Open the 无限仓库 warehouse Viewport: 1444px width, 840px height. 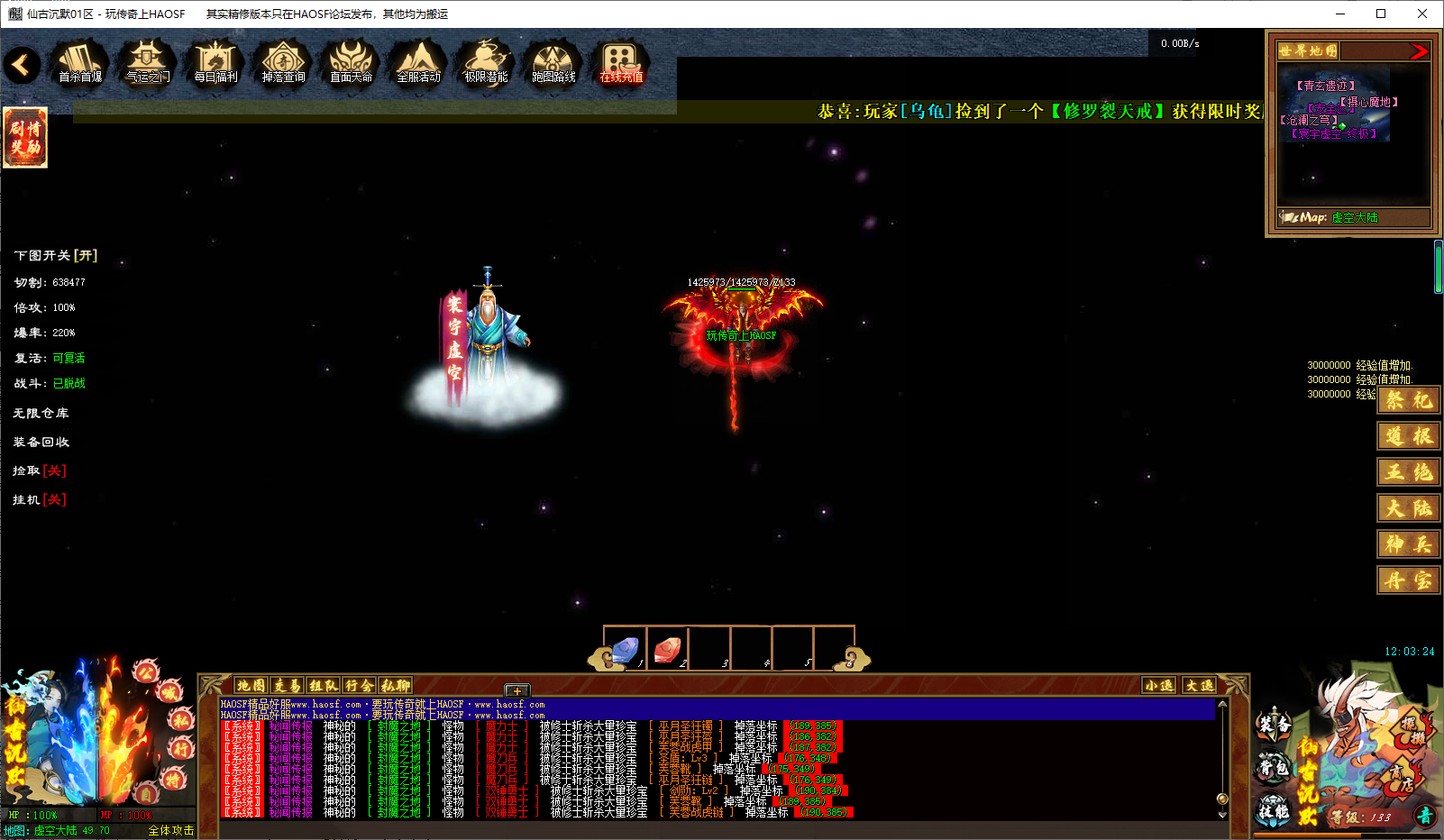tap(41, 413)
